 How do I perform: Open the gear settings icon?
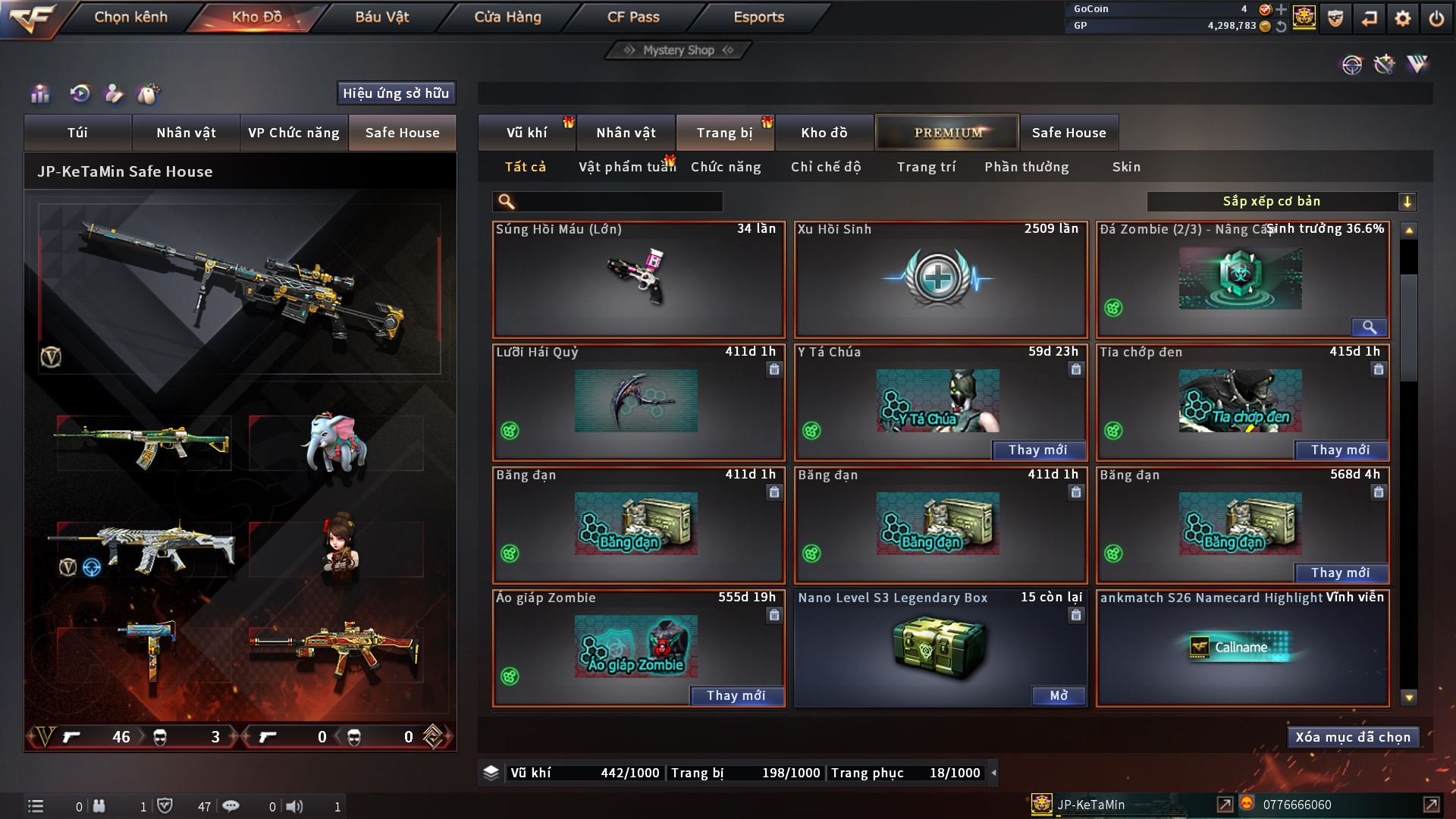click(x=1403, y=18)
